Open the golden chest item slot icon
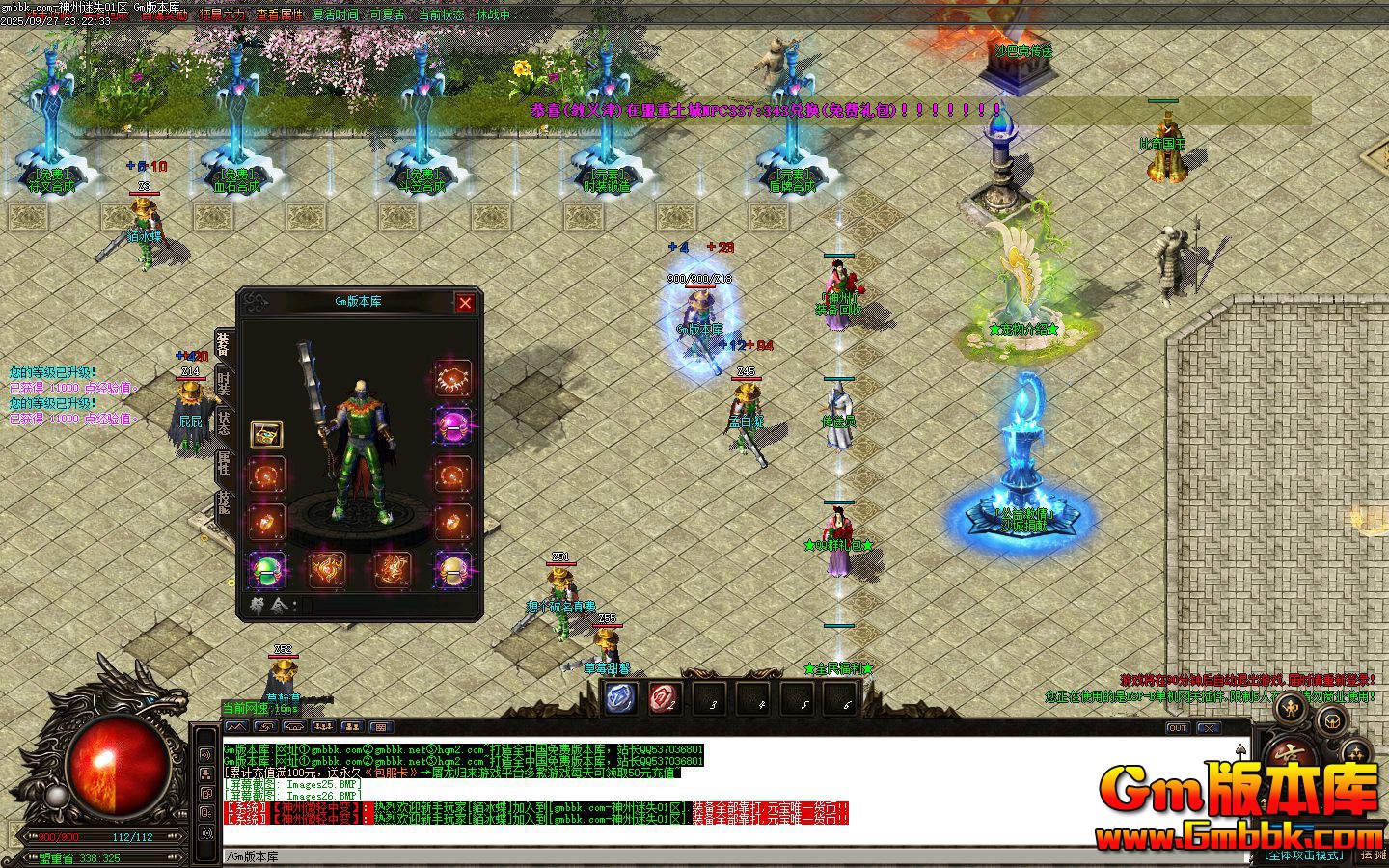Viewport: 1389px width, 868px height. [x=267, y=436]
